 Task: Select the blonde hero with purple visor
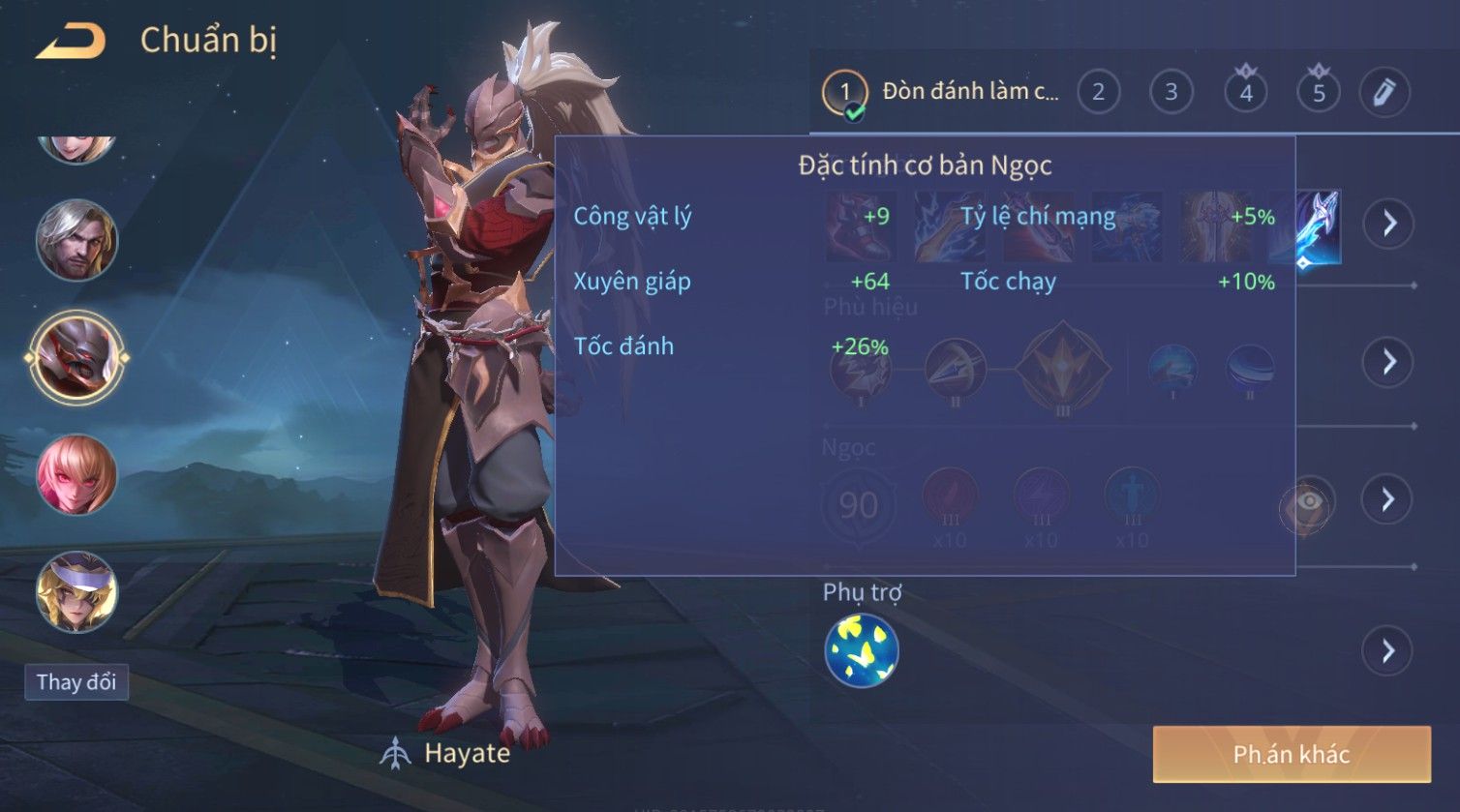(x=76, y=591)
